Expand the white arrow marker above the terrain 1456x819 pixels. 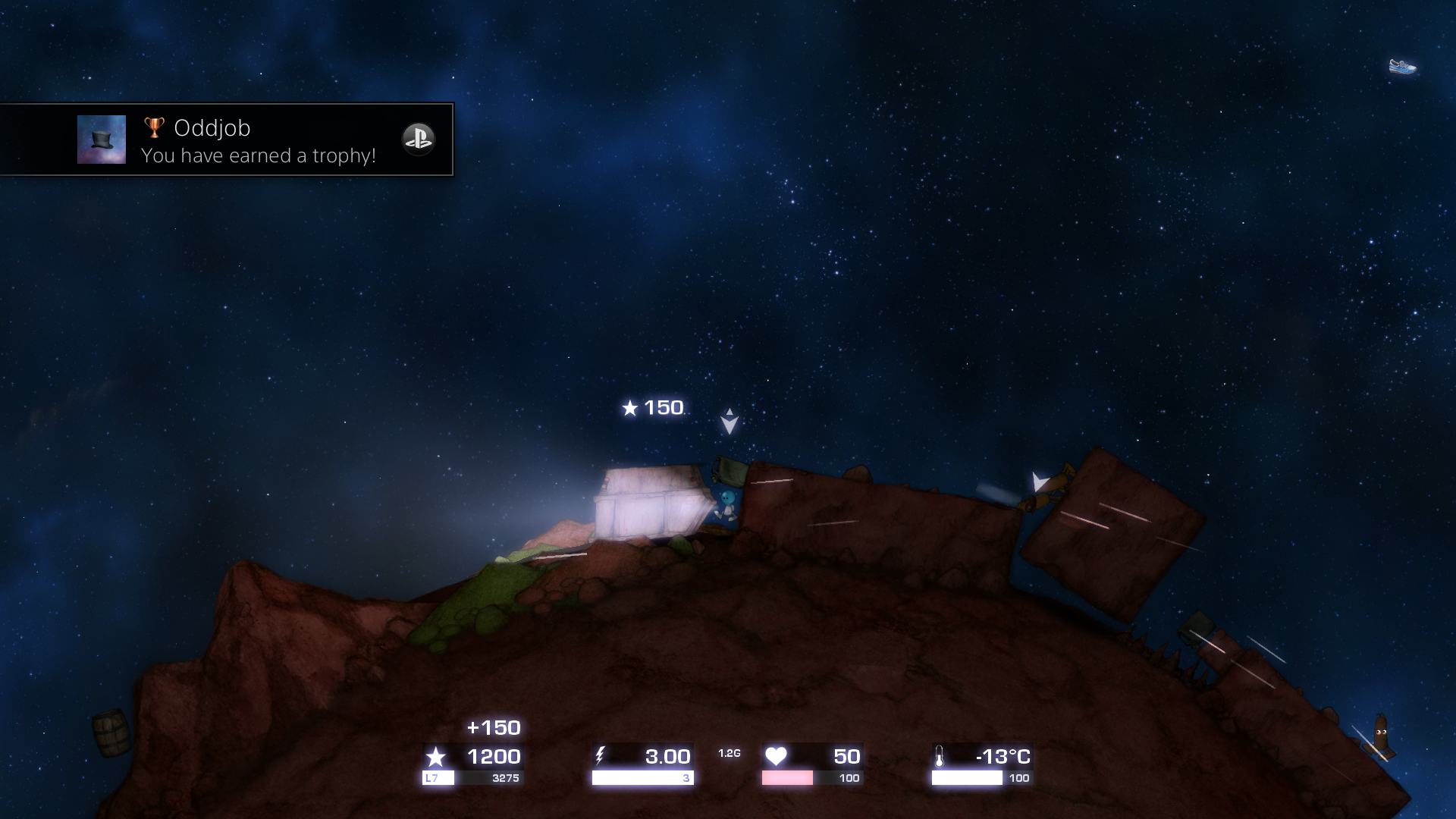[x=728, y=420]
